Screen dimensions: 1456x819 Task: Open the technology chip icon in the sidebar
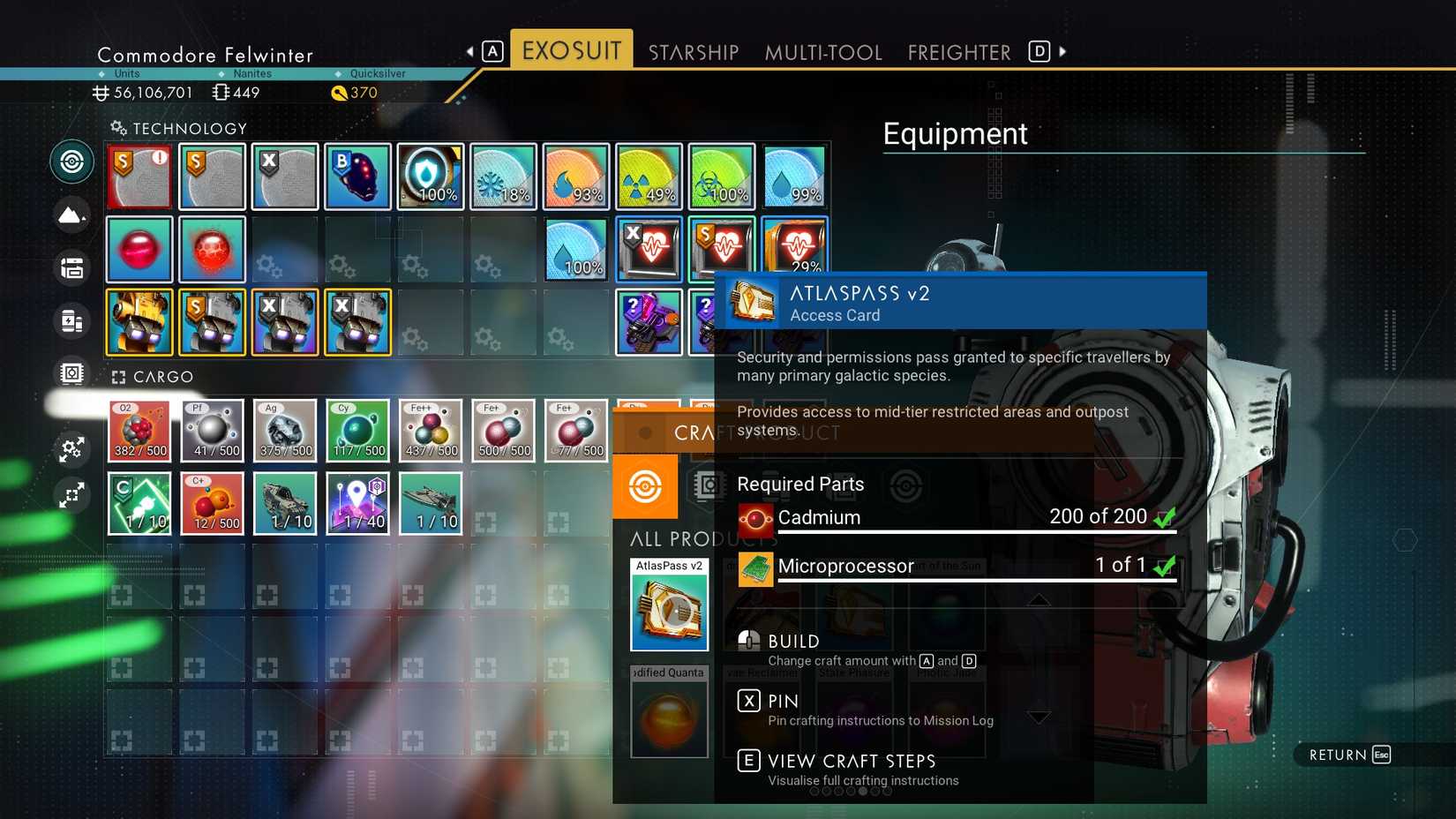(x=71, y=372)
